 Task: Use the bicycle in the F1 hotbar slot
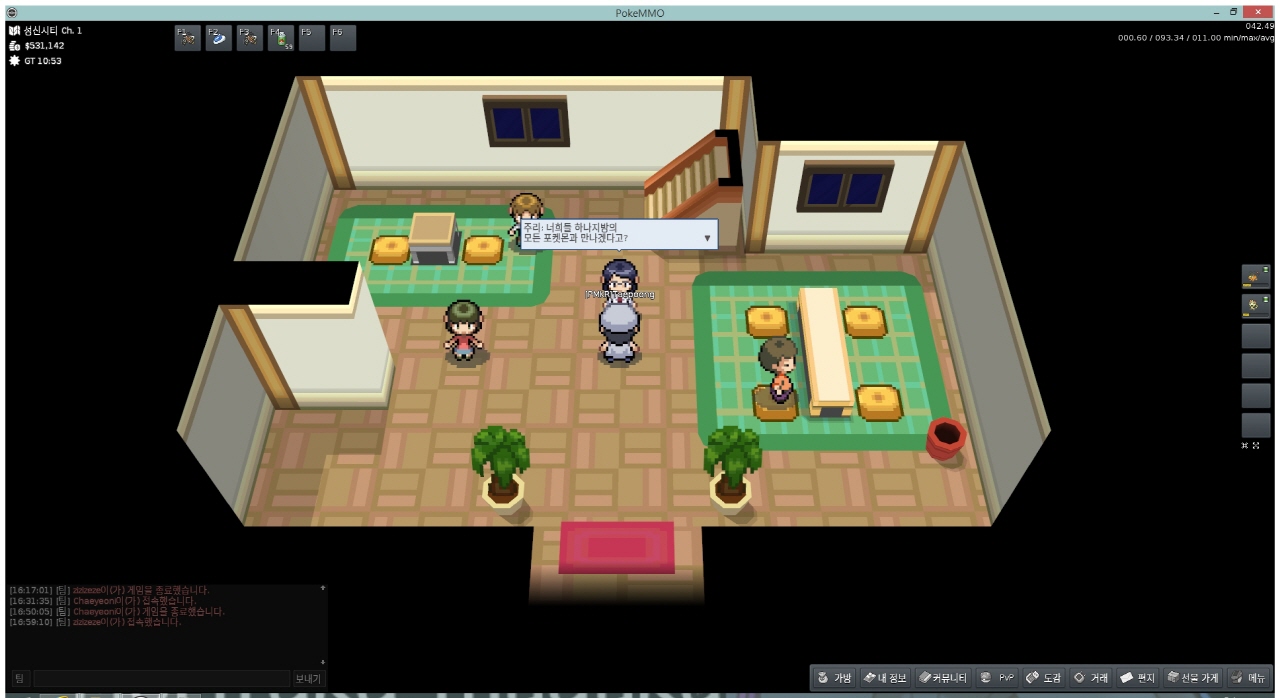pos(187,38)
